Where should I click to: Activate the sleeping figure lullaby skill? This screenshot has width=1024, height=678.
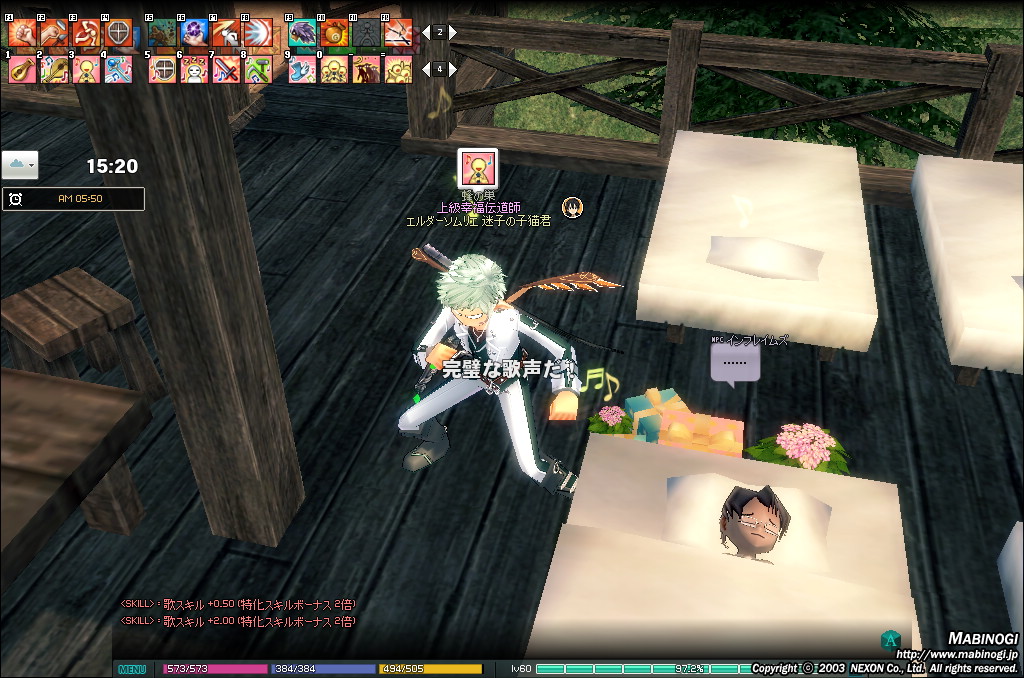194,69
